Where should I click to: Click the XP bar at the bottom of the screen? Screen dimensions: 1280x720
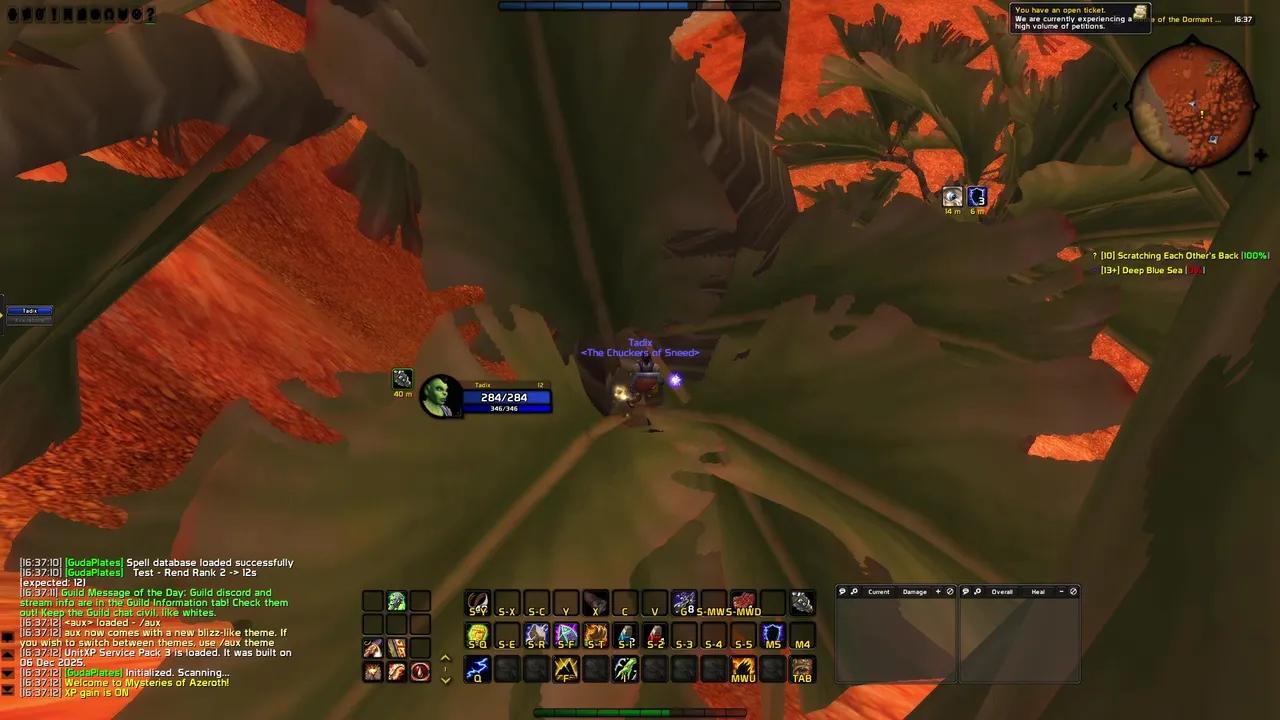[640, 712]
